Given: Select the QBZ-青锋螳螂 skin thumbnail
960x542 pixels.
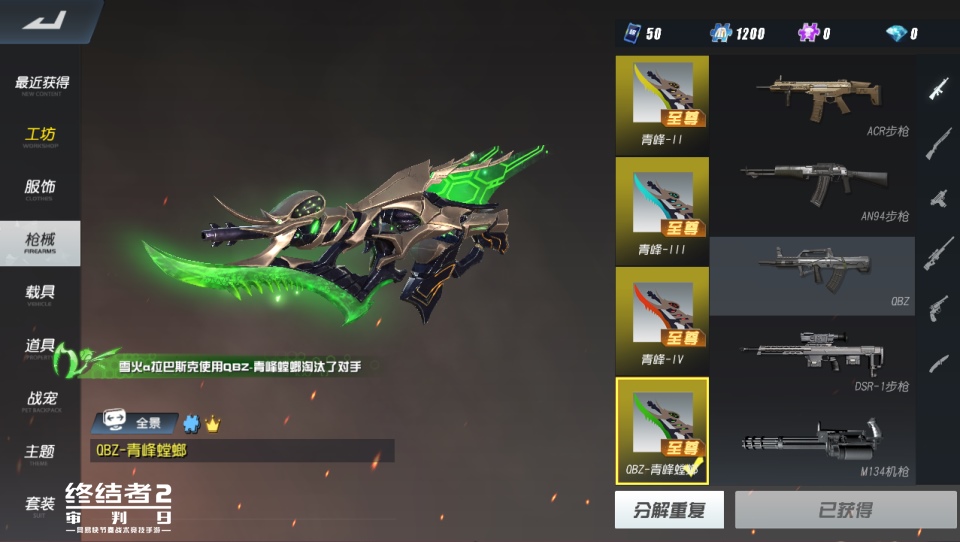Looking at the screenshot, I should 662,430.
